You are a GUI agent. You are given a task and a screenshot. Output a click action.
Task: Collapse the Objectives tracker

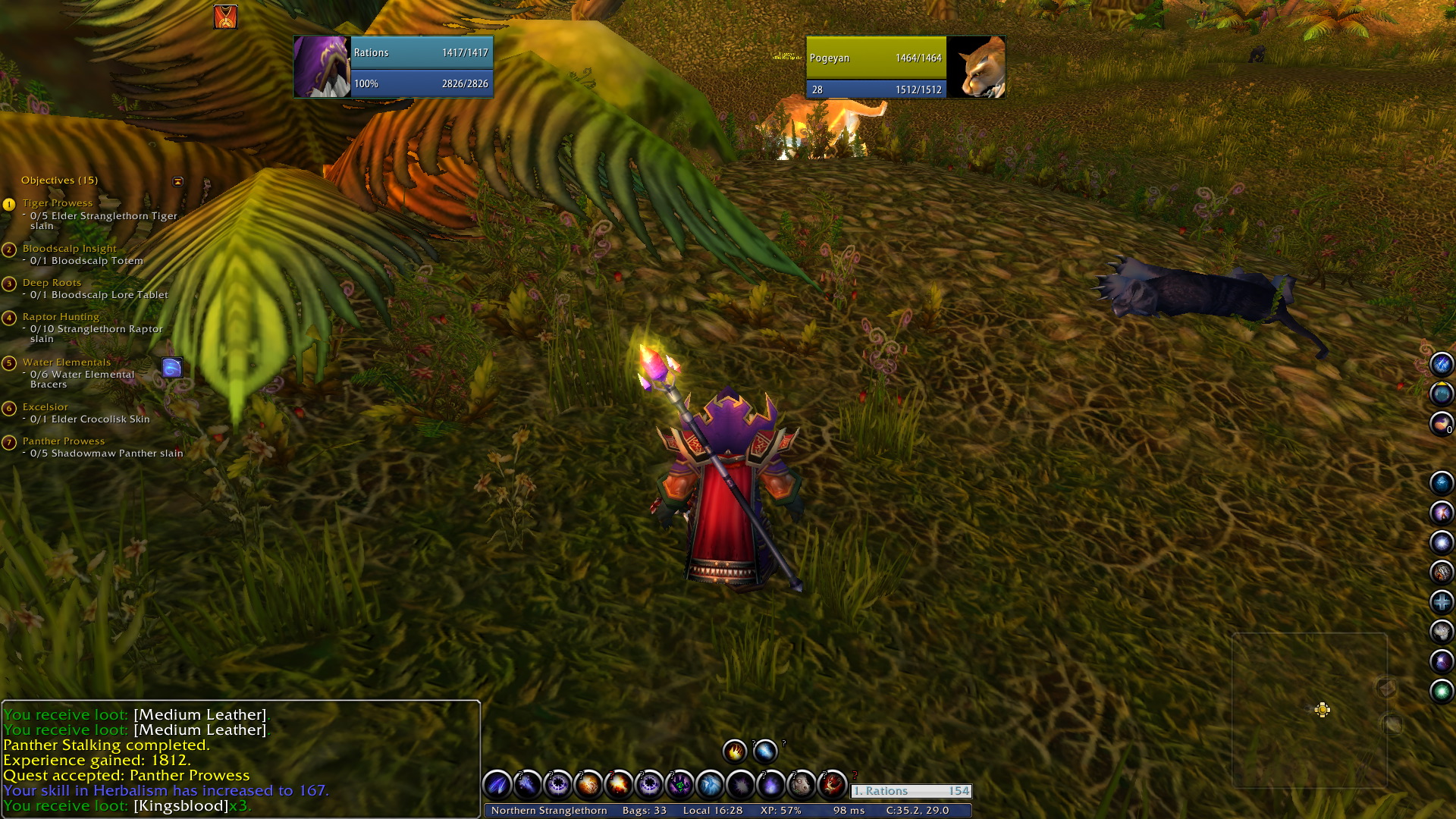pos(177,181)
